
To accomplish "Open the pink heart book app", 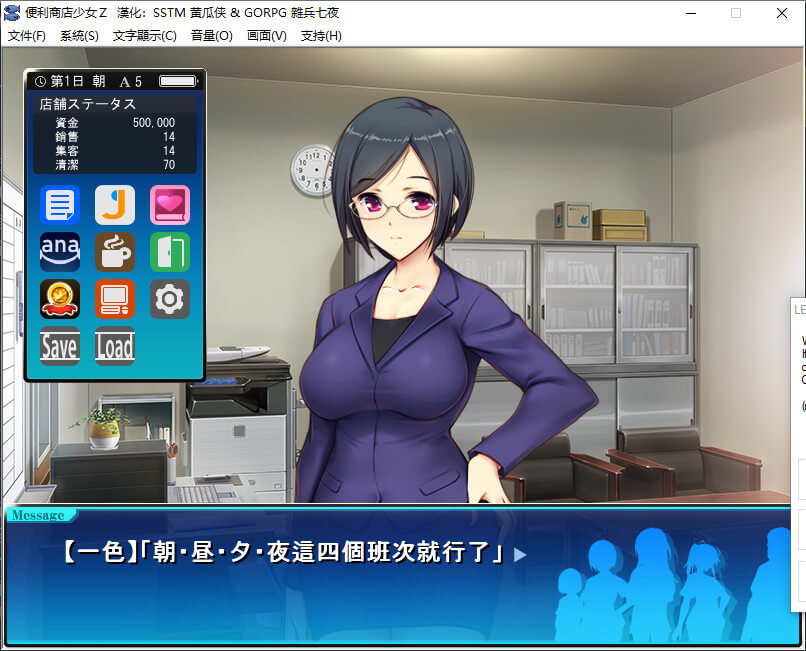I will 169,205.
